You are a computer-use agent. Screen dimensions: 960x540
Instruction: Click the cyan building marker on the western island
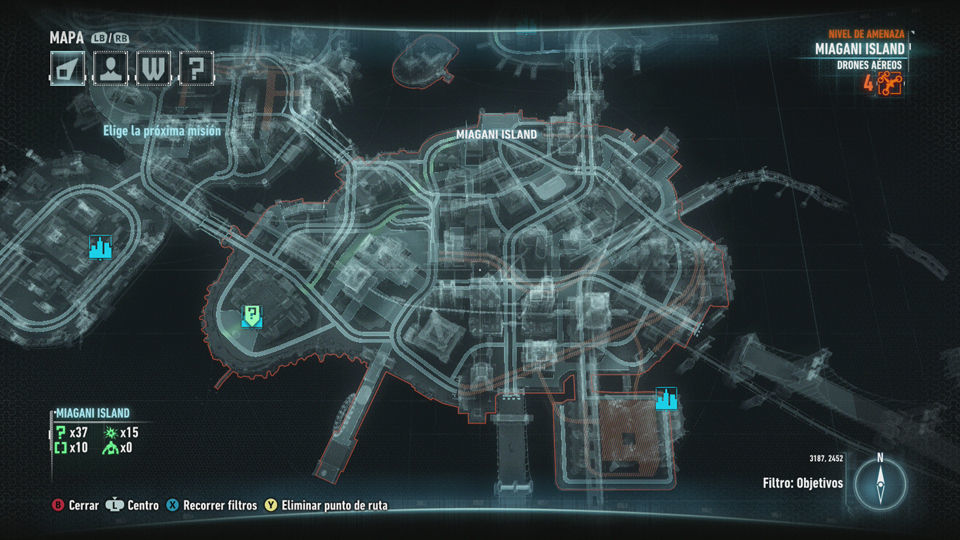click(100, 247)
